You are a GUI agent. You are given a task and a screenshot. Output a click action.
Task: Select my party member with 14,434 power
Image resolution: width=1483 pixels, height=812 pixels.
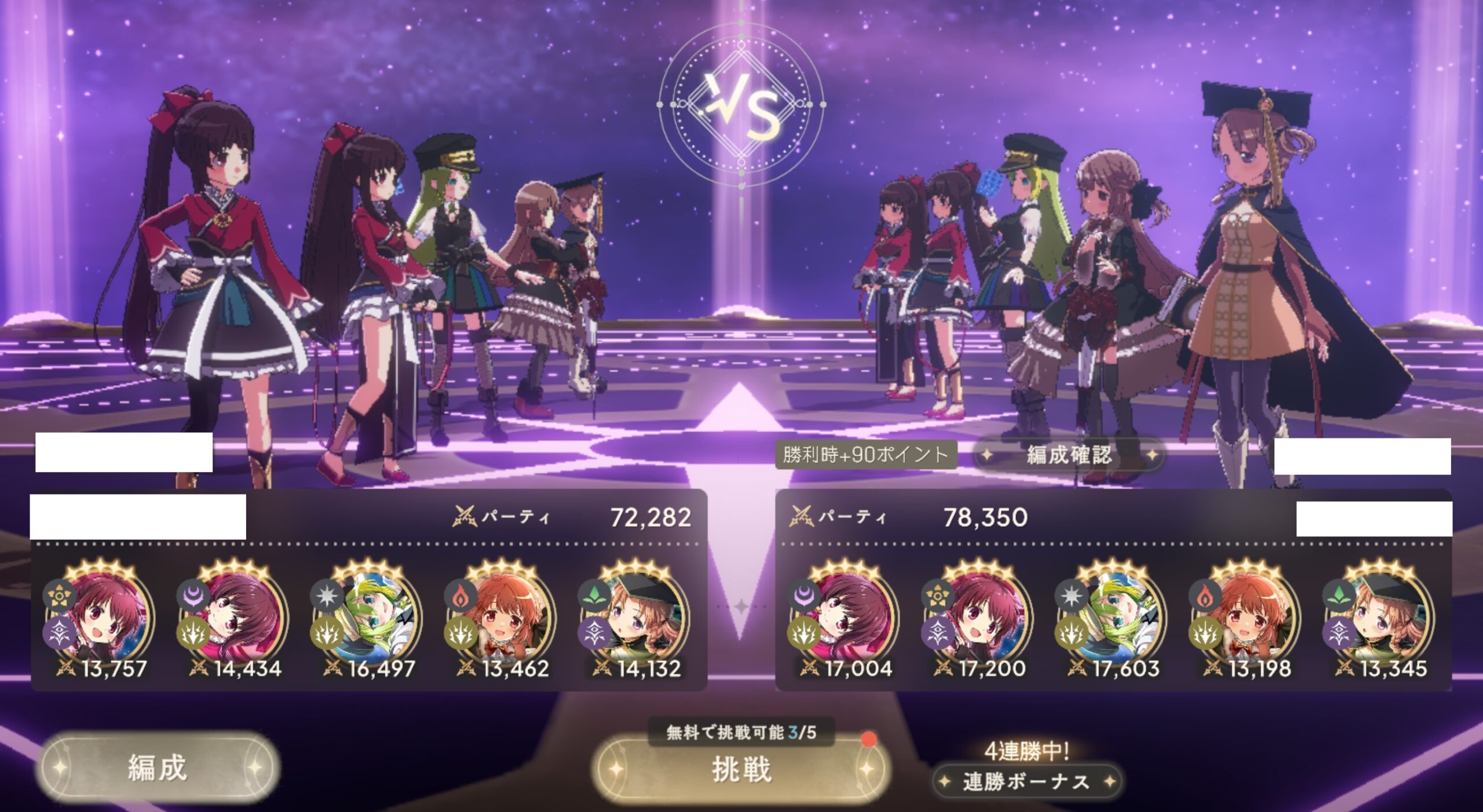[x=236, y=616]
